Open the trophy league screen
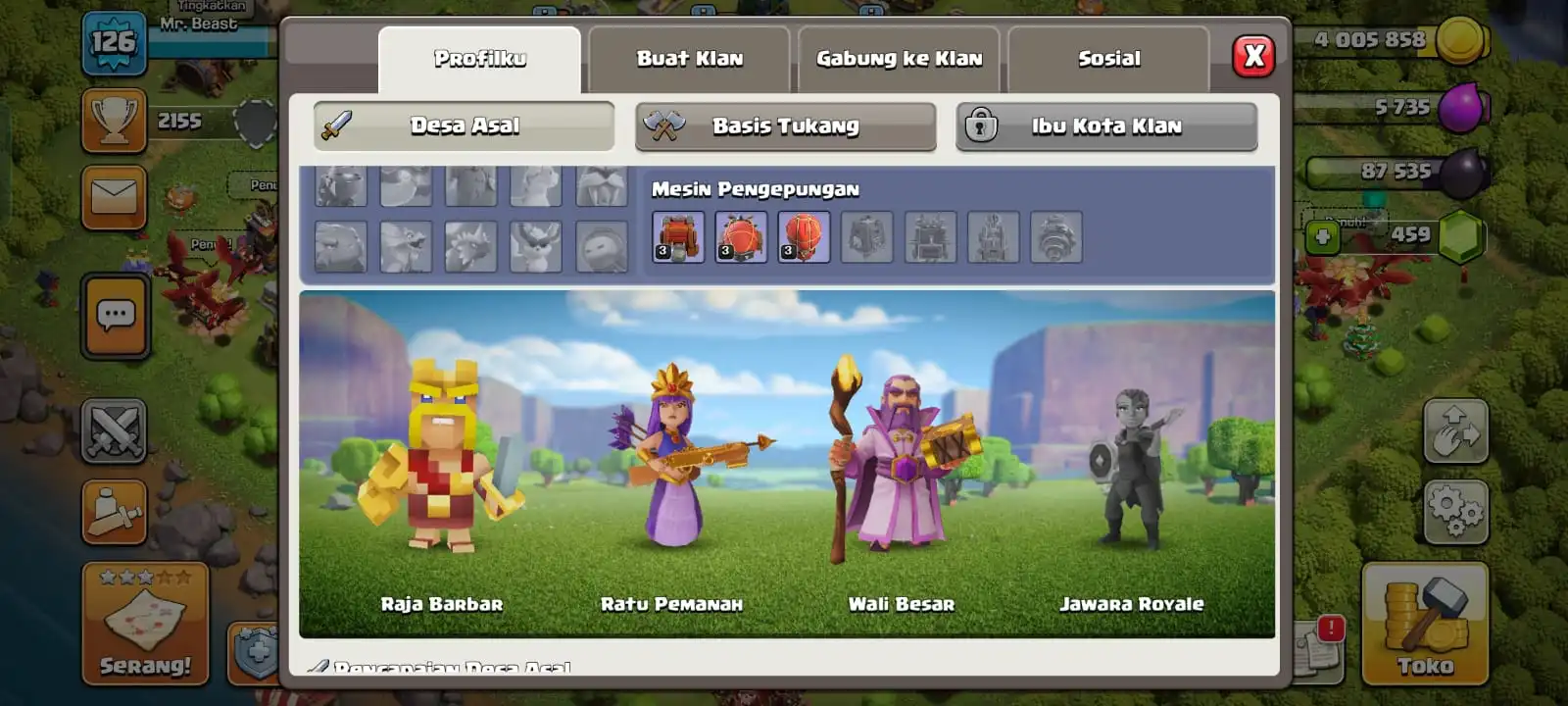The image size is (1568, 706). 115,120
